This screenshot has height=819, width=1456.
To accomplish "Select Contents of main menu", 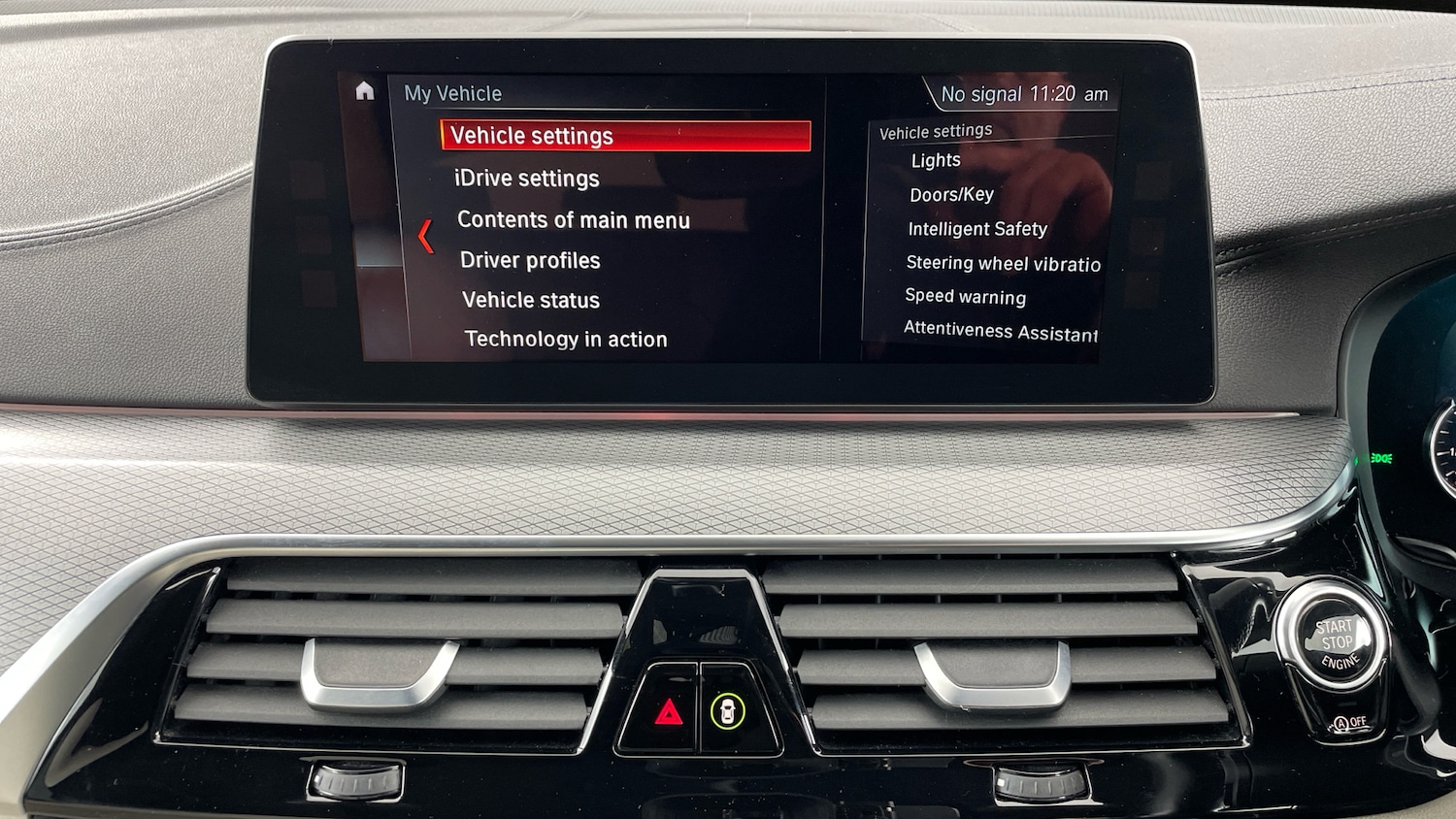I will point(573,219).
